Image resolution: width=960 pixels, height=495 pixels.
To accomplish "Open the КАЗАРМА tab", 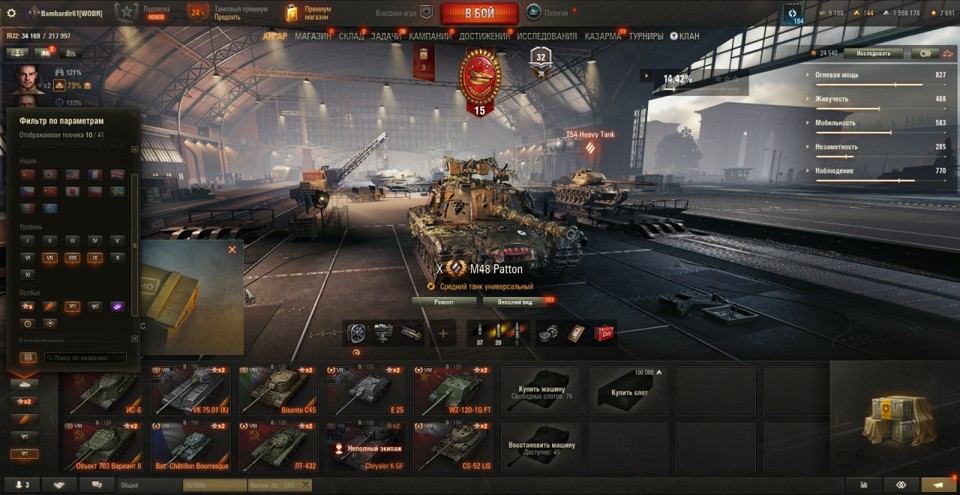I will coord(603,36).
